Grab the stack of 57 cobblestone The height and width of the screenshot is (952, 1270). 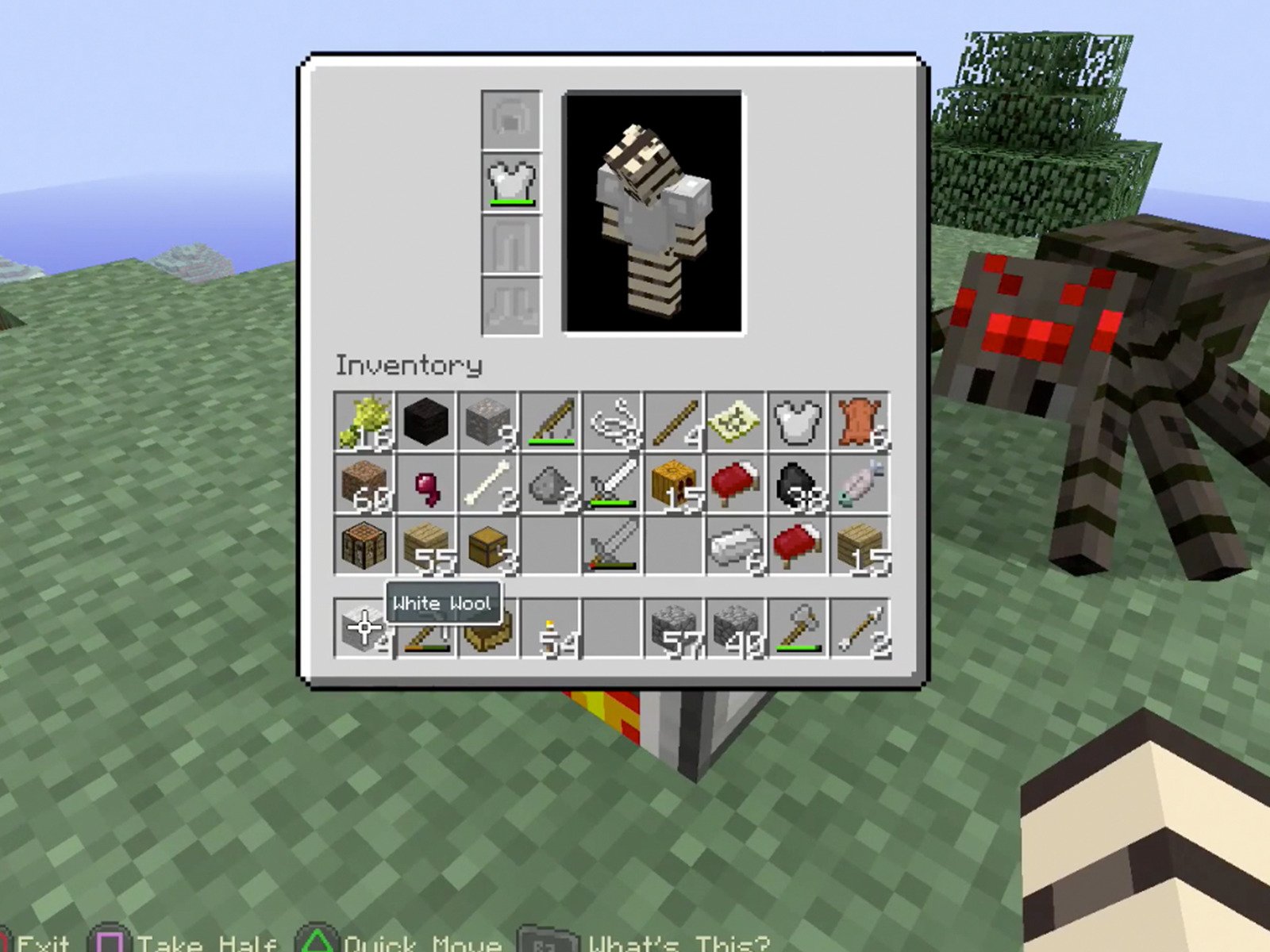pos(675,627)
